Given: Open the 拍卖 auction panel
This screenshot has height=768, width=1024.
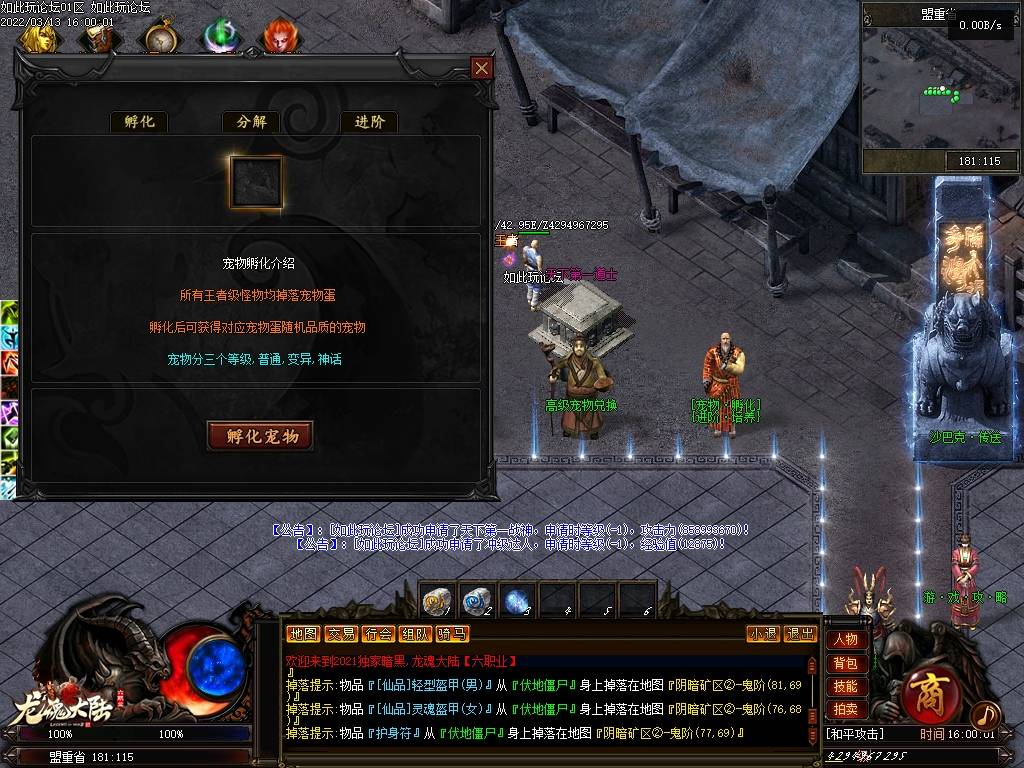Looking at the screenshot, I should [x=845, y=709].
